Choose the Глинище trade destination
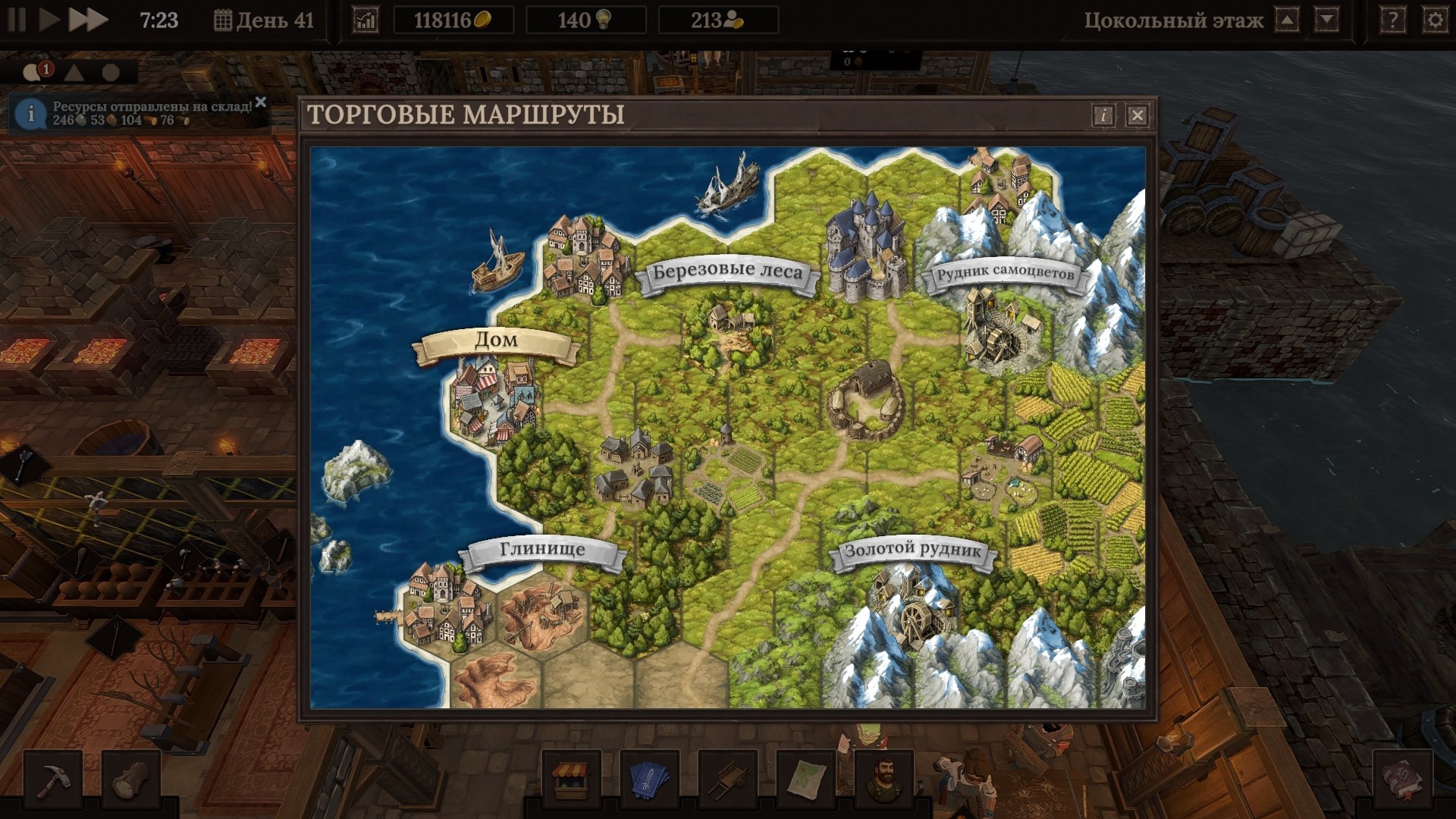Viewport: 1456px width, 819px height. (542, 550)
